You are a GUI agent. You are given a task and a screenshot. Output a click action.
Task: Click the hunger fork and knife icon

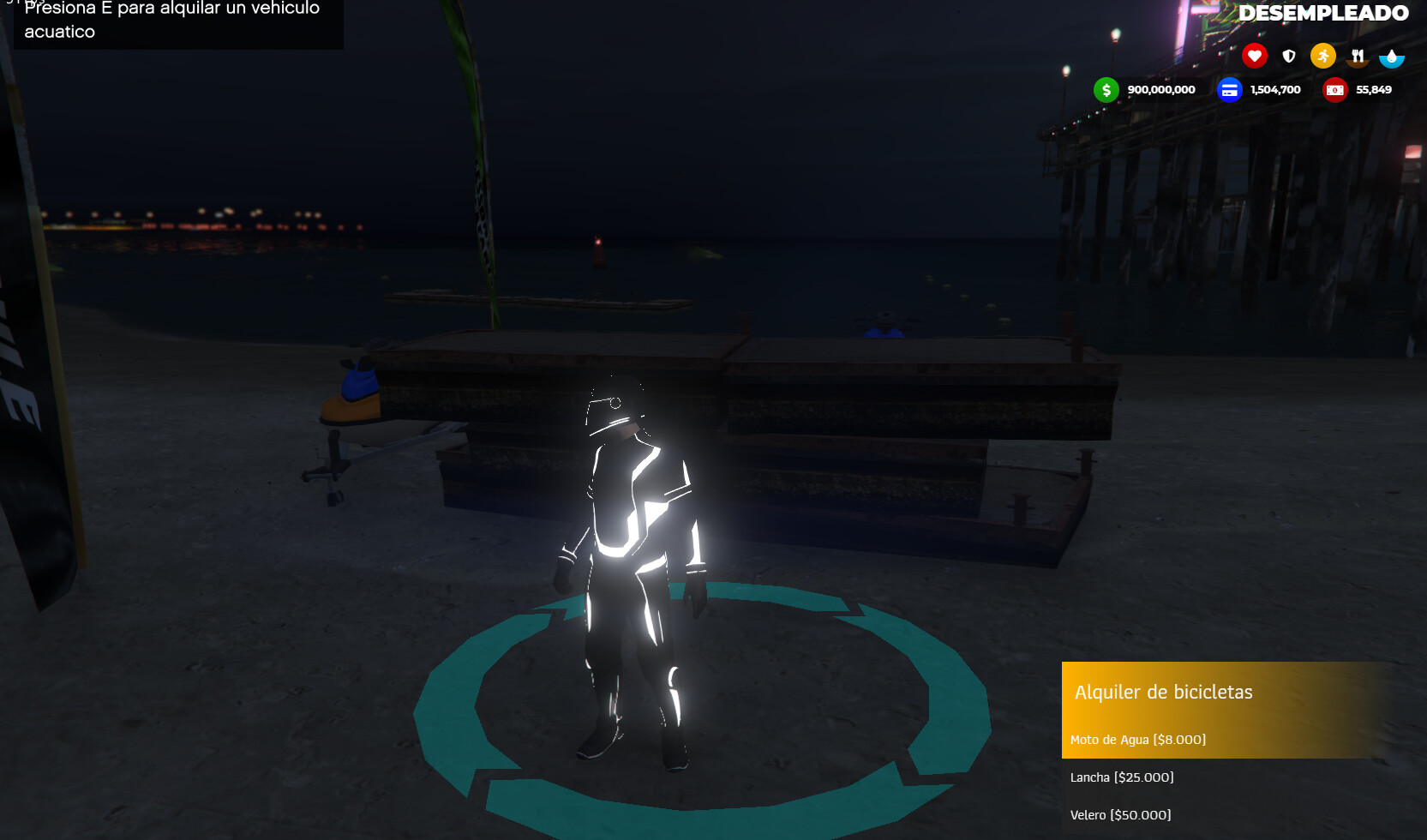[1358, 56]
